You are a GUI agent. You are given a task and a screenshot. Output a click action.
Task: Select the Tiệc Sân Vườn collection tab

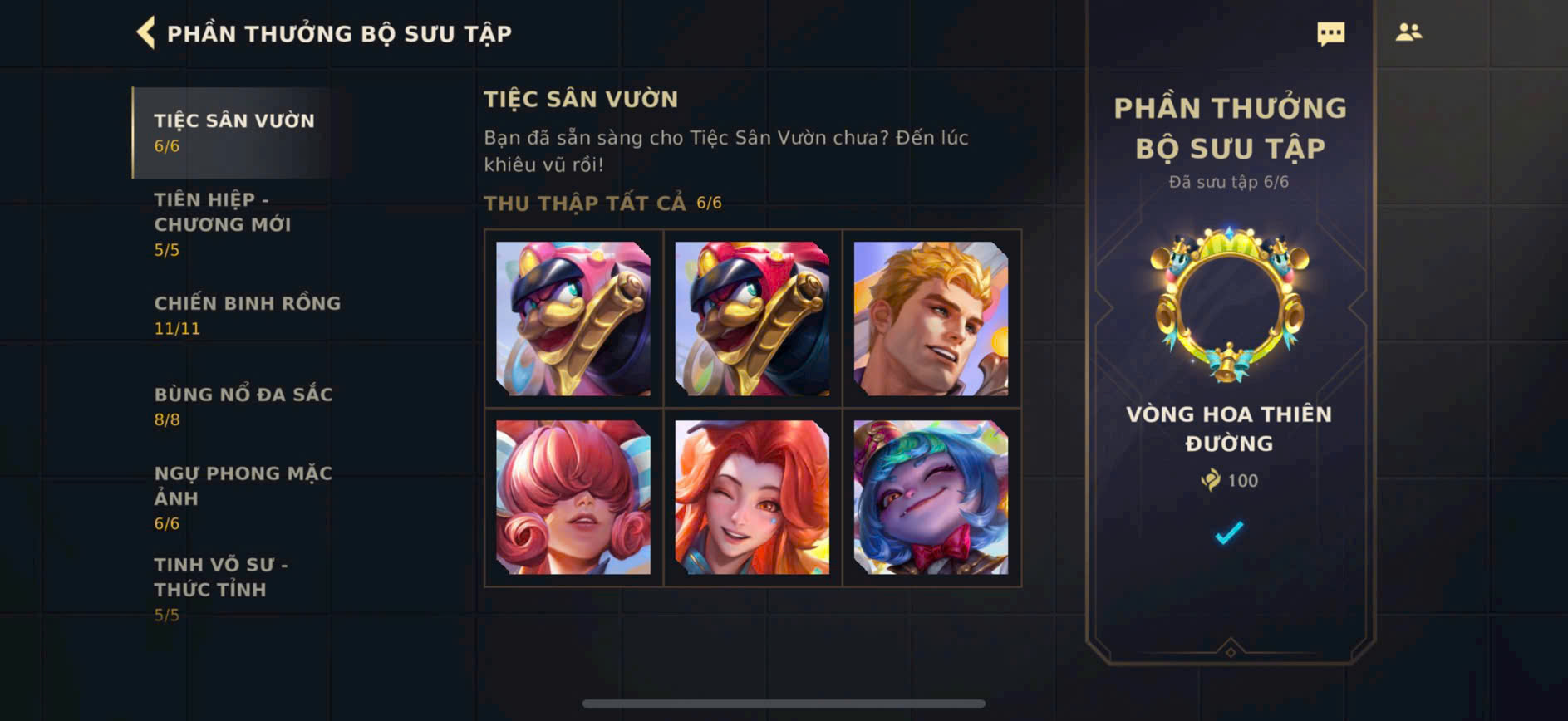[234, 132]
